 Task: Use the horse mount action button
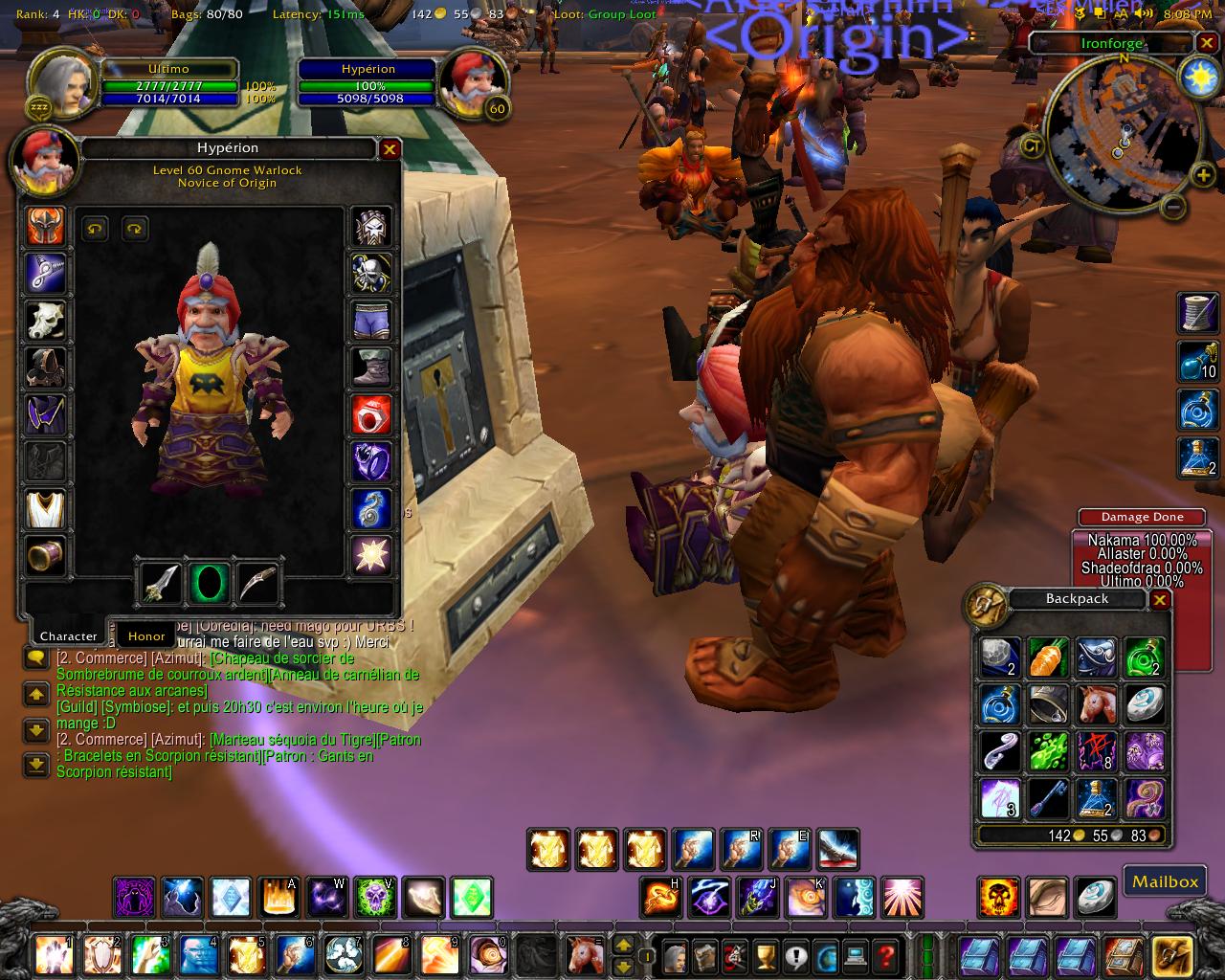582,955
